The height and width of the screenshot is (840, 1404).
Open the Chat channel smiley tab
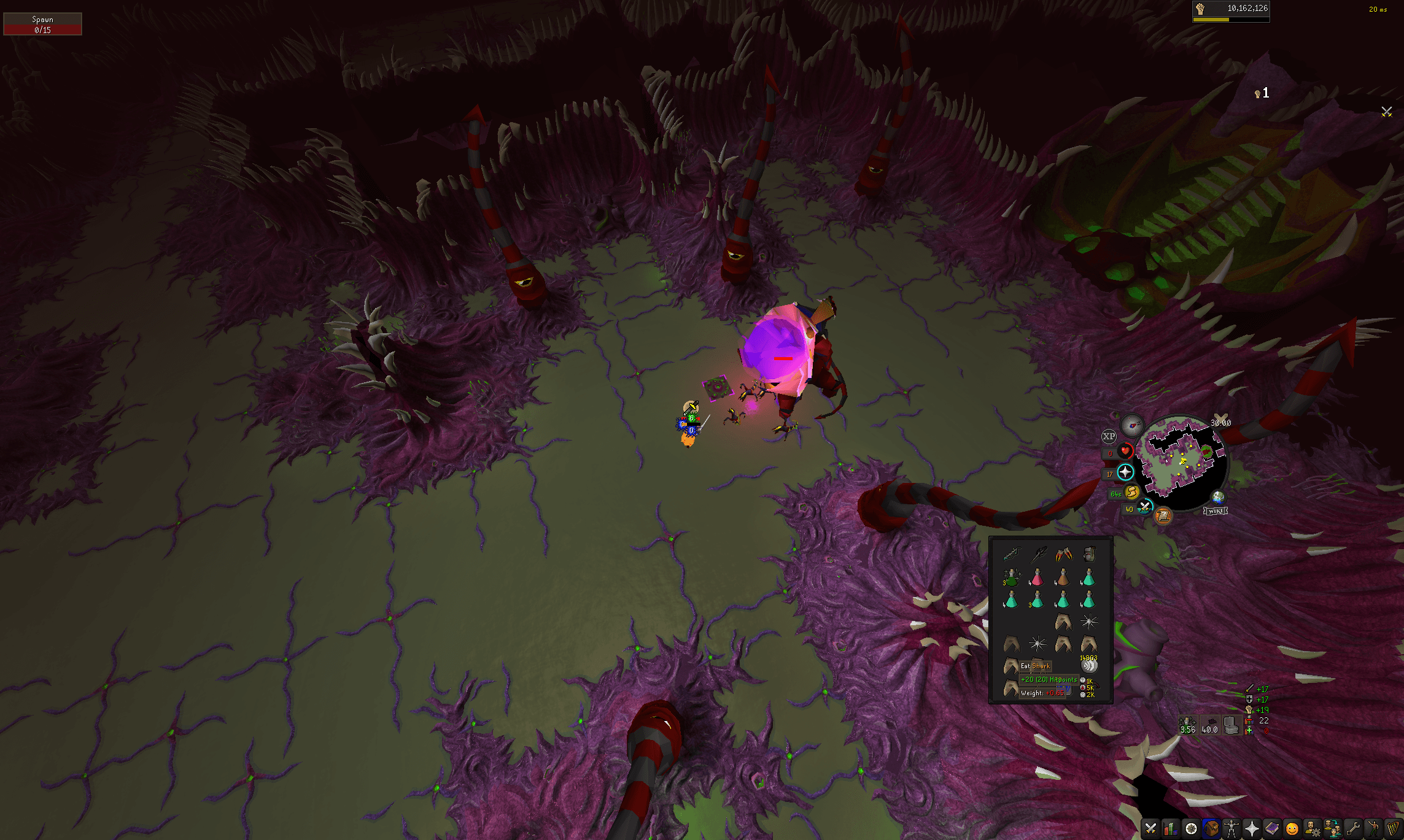1292,827
